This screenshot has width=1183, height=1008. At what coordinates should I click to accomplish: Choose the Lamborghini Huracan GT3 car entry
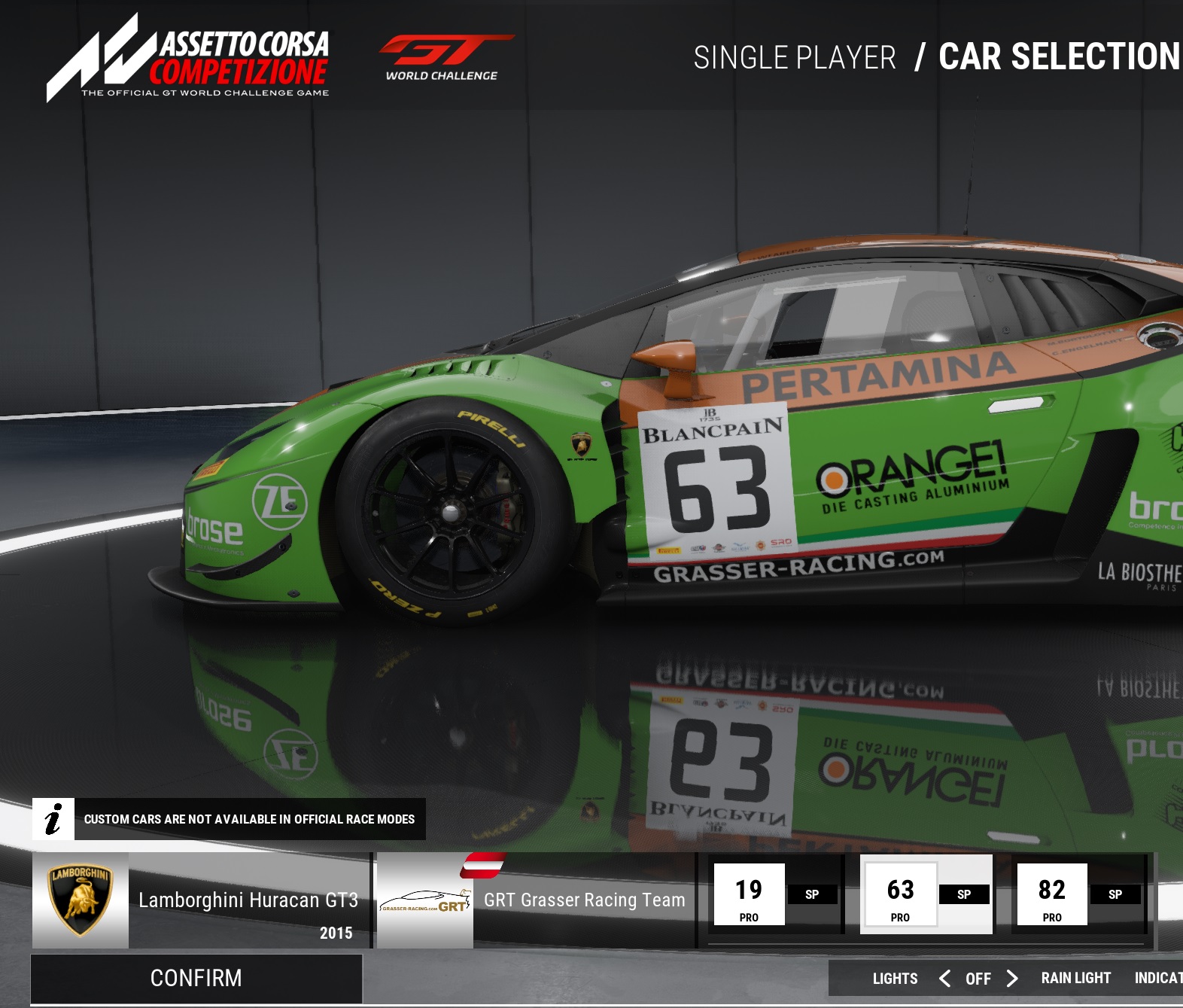[x=202, y=900]
